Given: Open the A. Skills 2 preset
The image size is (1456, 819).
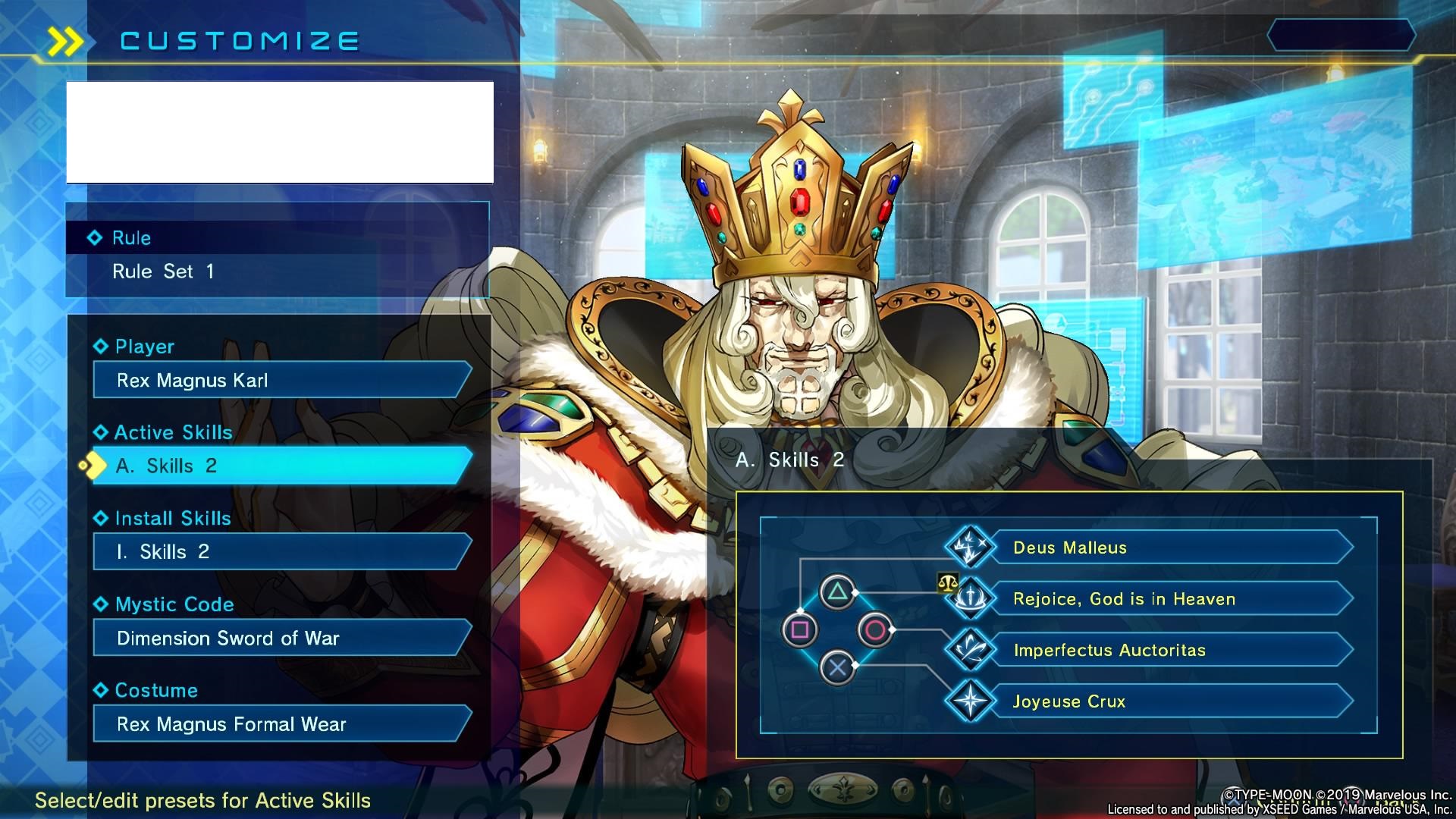Looking at the screenshot, I should click(281, 466).
